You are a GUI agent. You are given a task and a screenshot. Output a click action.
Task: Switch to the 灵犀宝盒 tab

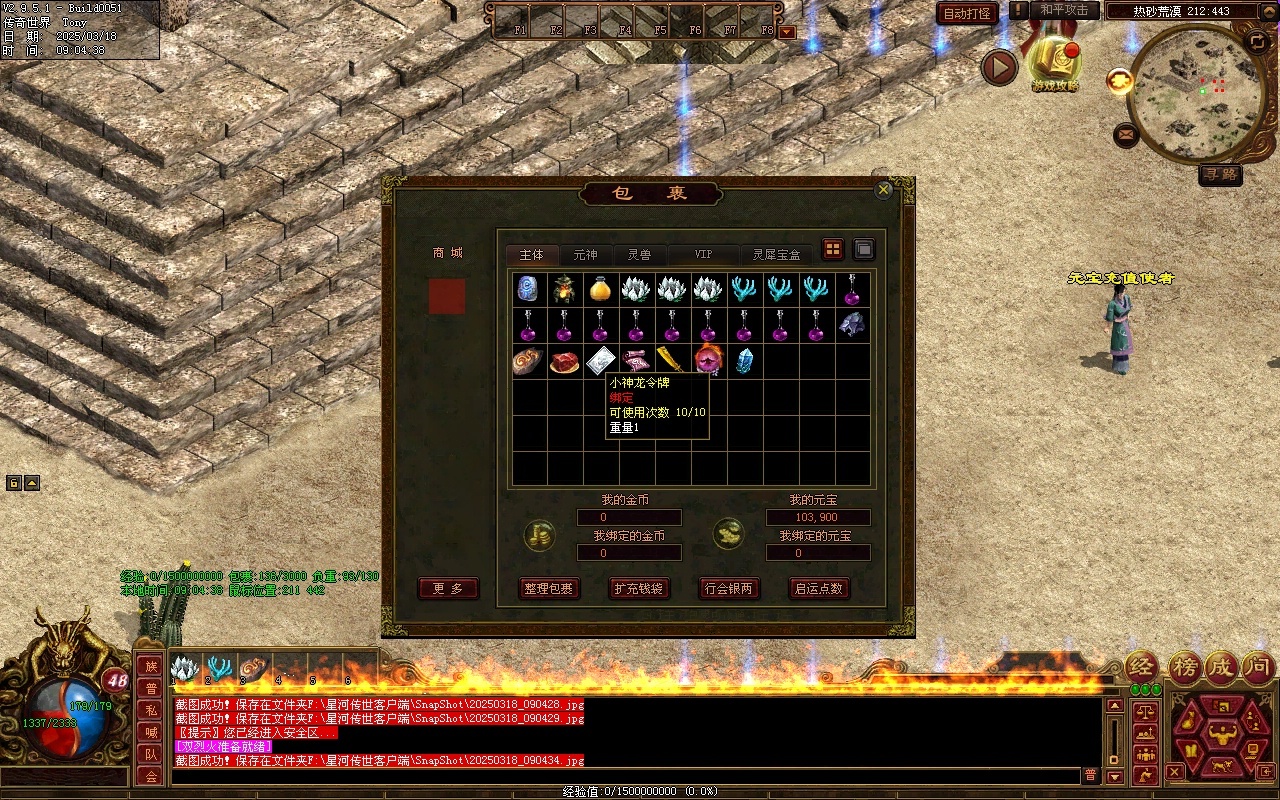coord(776,255)
